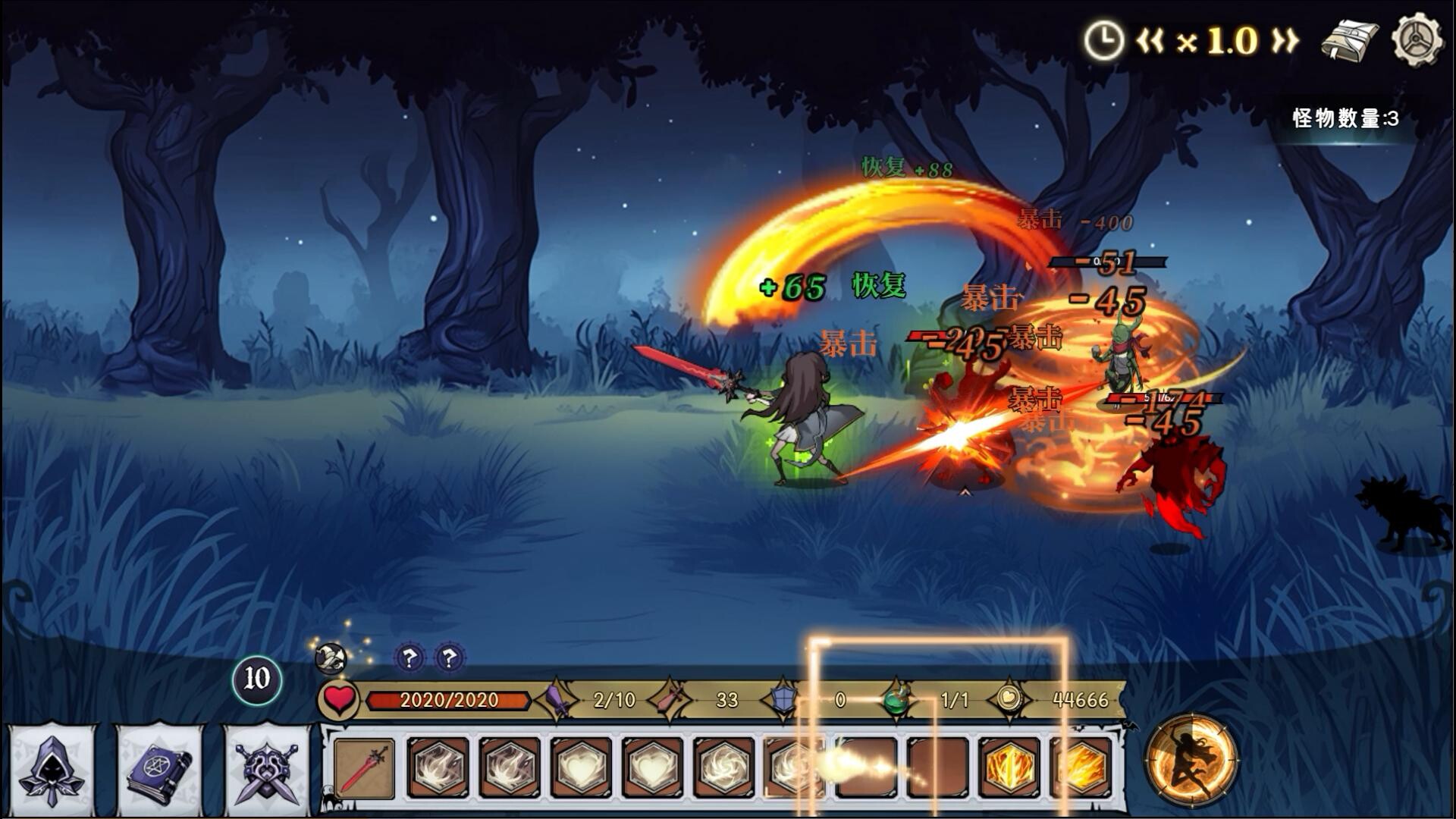Open the wrapped journal book
1456x819 pixels.
click(x=1350, y=40)
